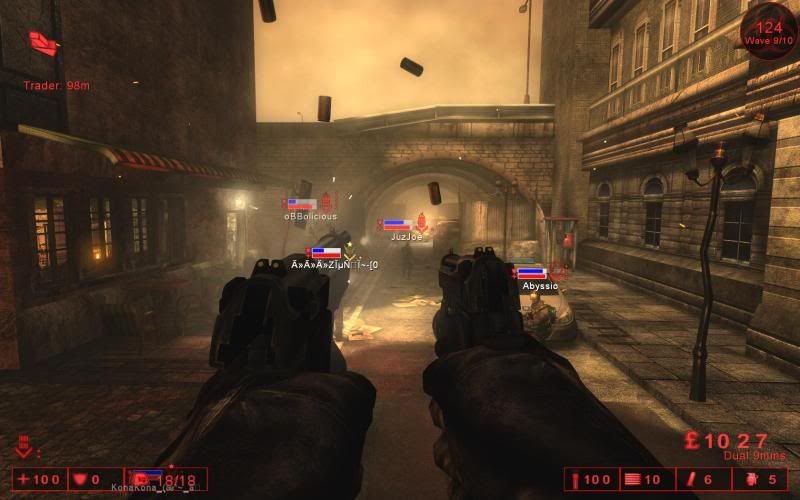Select the oBBolicious teammate name tag
This screenshot has width=800, height=500.
(x=310, y=216)
